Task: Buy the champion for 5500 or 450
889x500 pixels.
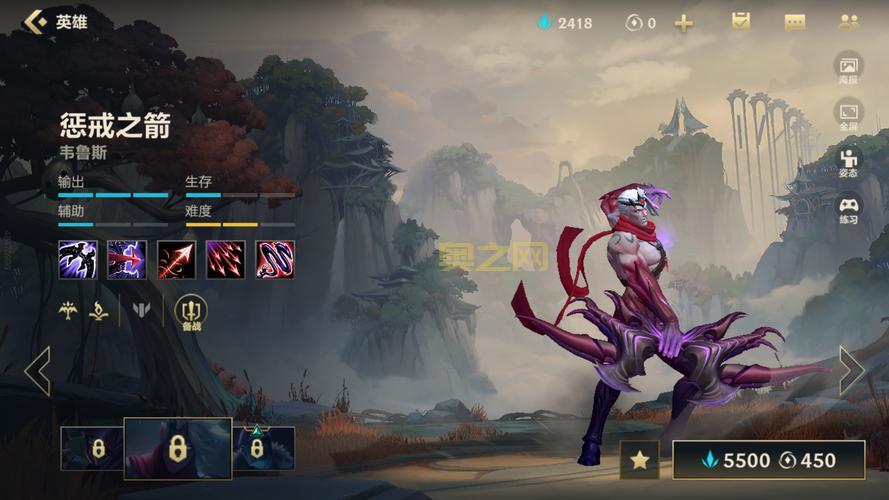Action: point(768,460)
